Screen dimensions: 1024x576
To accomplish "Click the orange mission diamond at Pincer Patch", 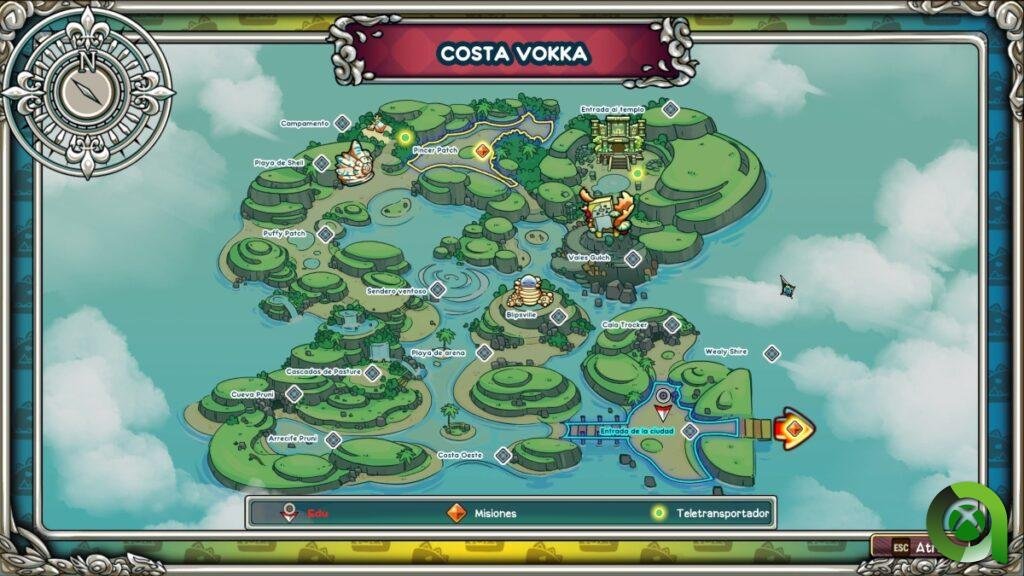I will point(482,151).
